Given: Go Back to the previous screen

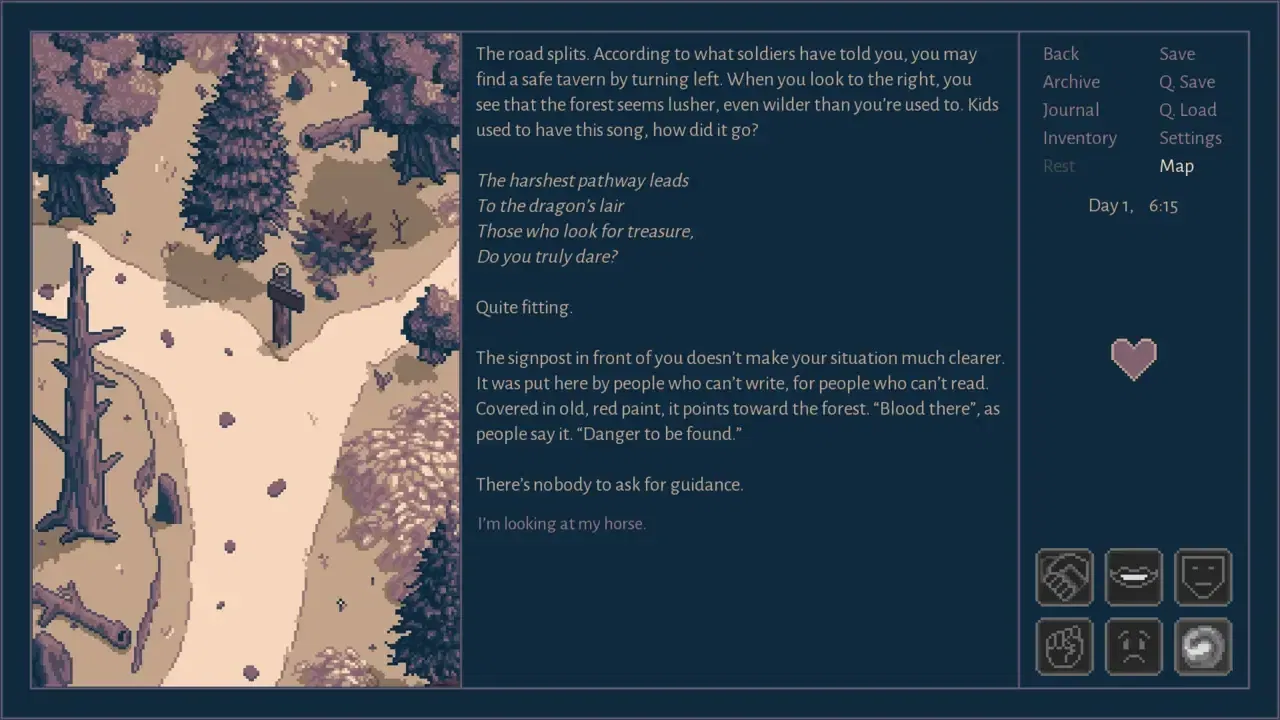Looking at the screenshot, I should [1060, 54].
